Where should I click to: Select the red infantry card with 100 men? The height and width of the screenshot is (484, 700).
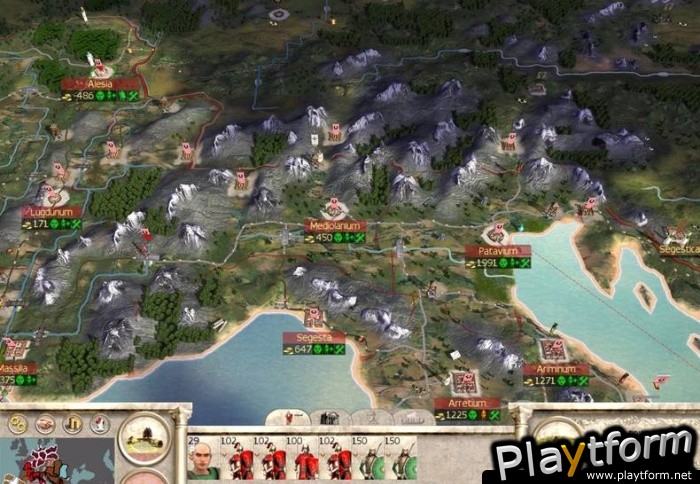point(306,458)
